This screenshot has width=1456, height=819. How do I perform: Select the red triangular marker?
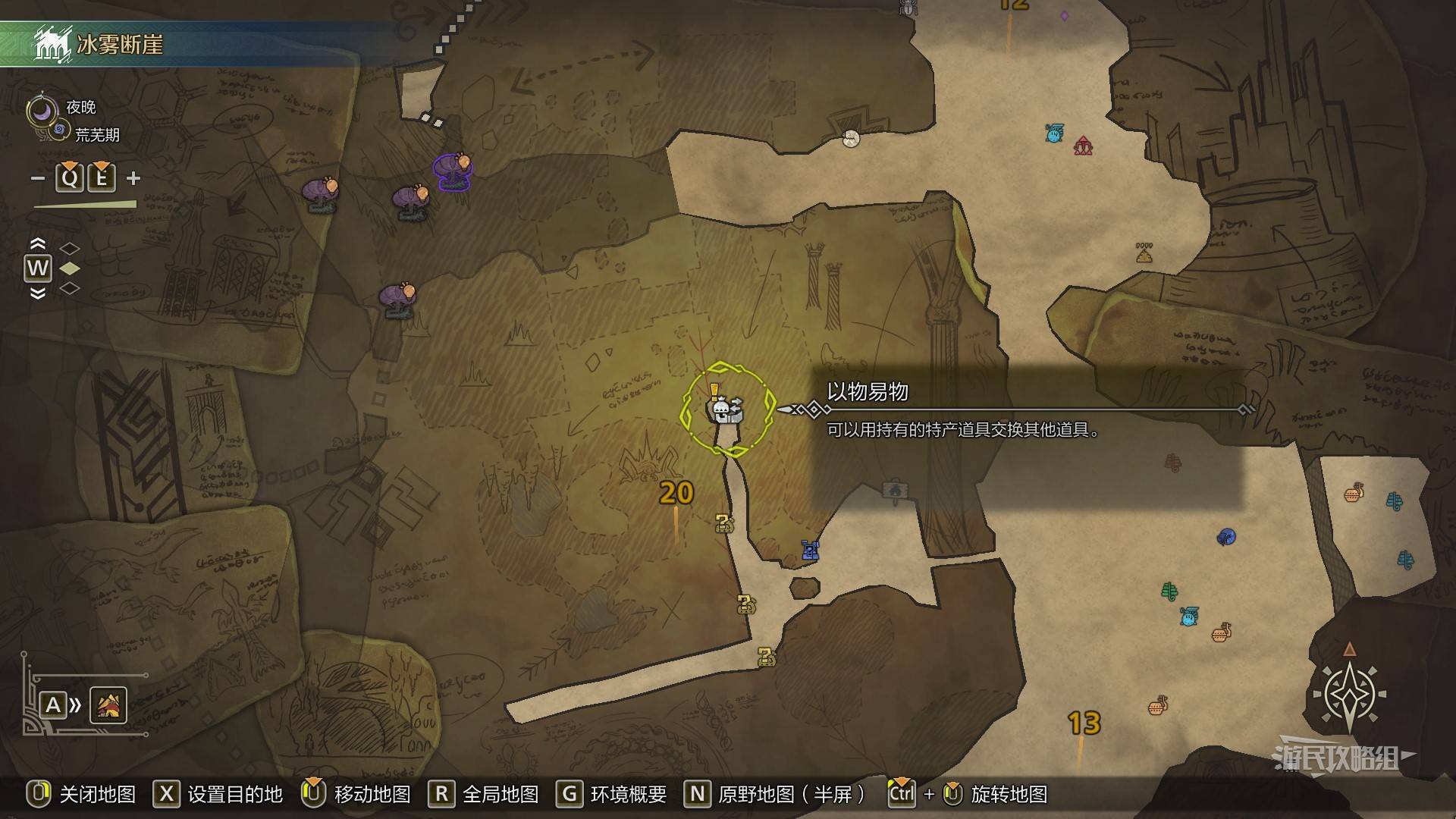(1083, 146)
